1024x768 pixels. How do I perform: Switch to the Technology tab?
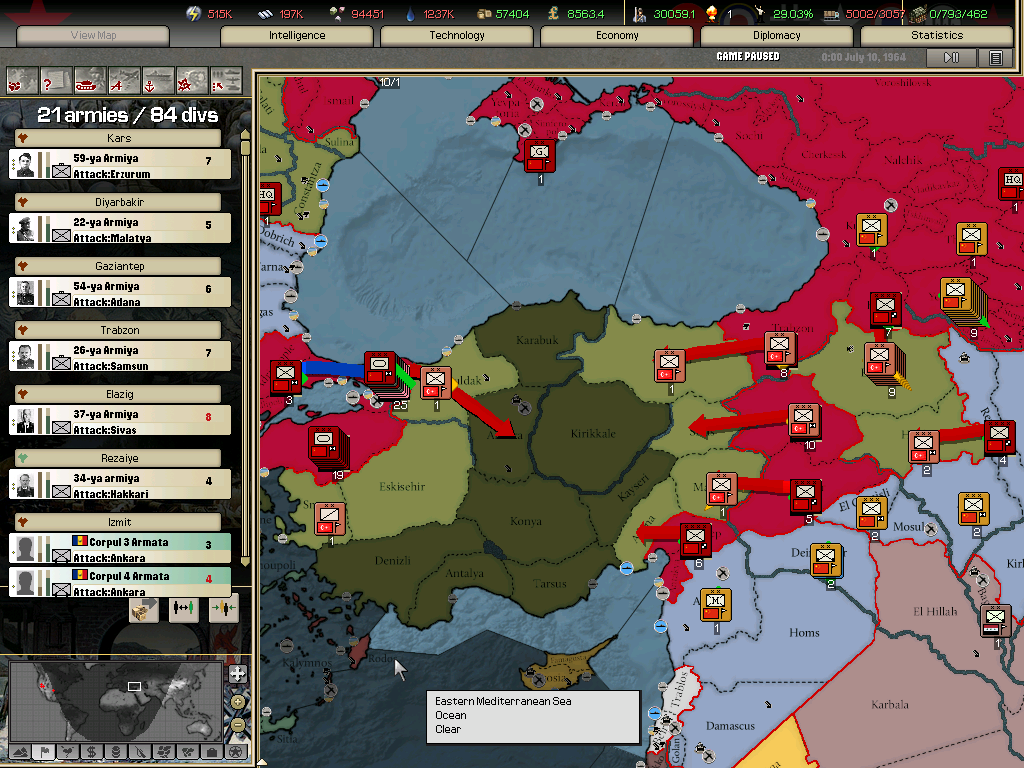tap(457, 36)
